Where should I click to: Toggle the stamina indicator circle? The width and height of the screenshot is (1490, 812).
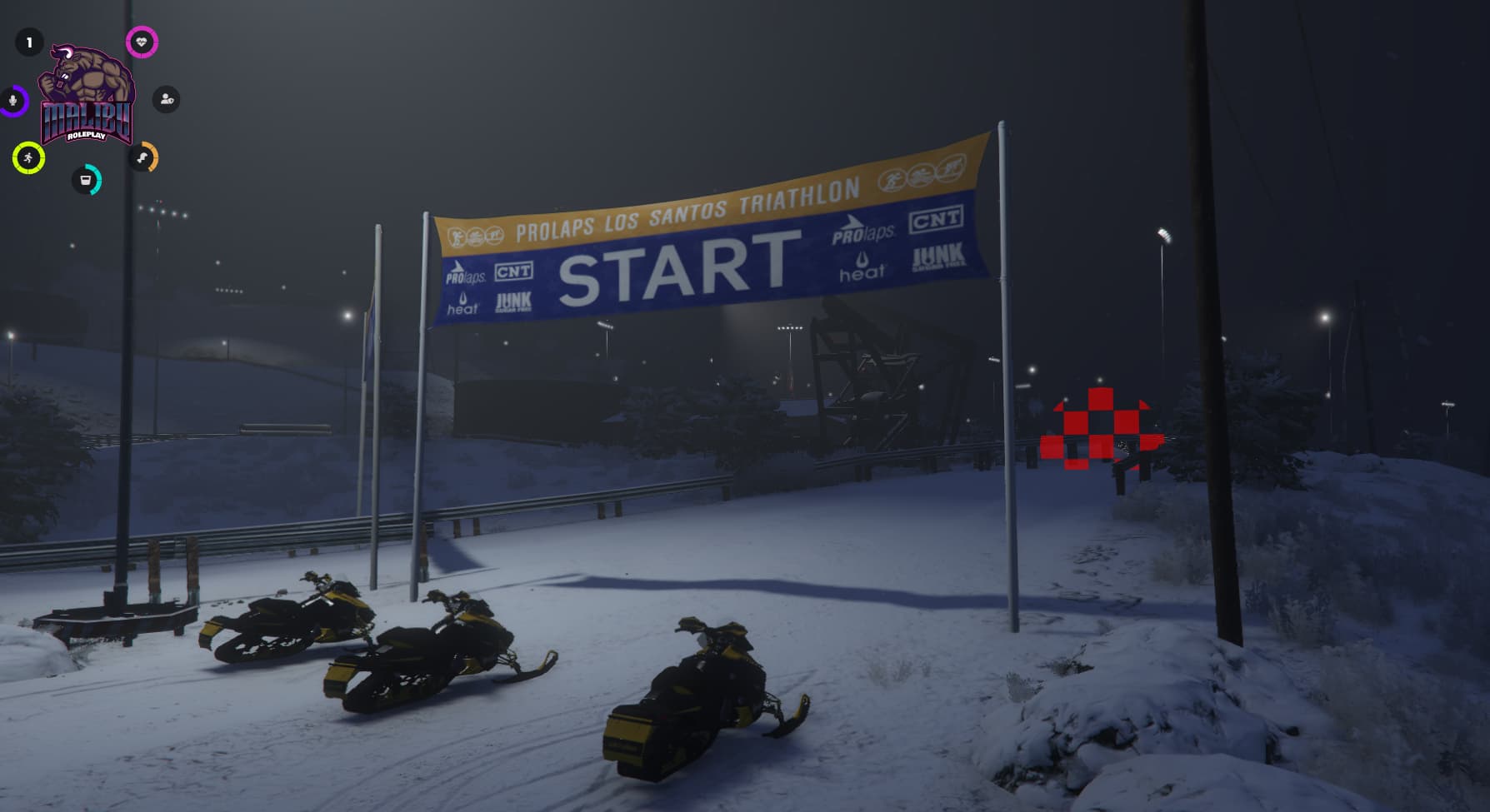[27, 157]
